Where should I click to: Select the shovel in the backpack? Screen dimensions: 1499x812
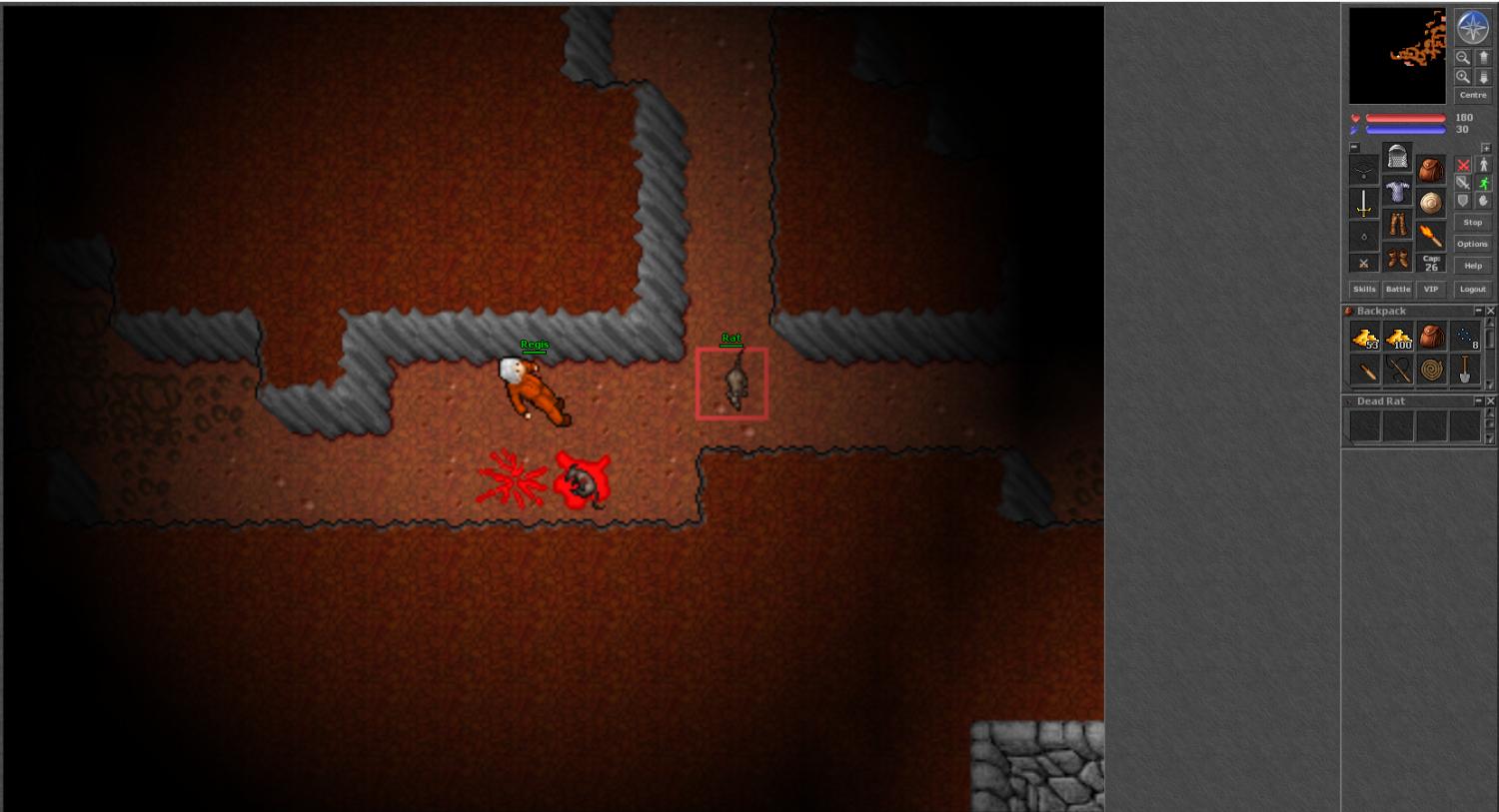click(1464, 370)
